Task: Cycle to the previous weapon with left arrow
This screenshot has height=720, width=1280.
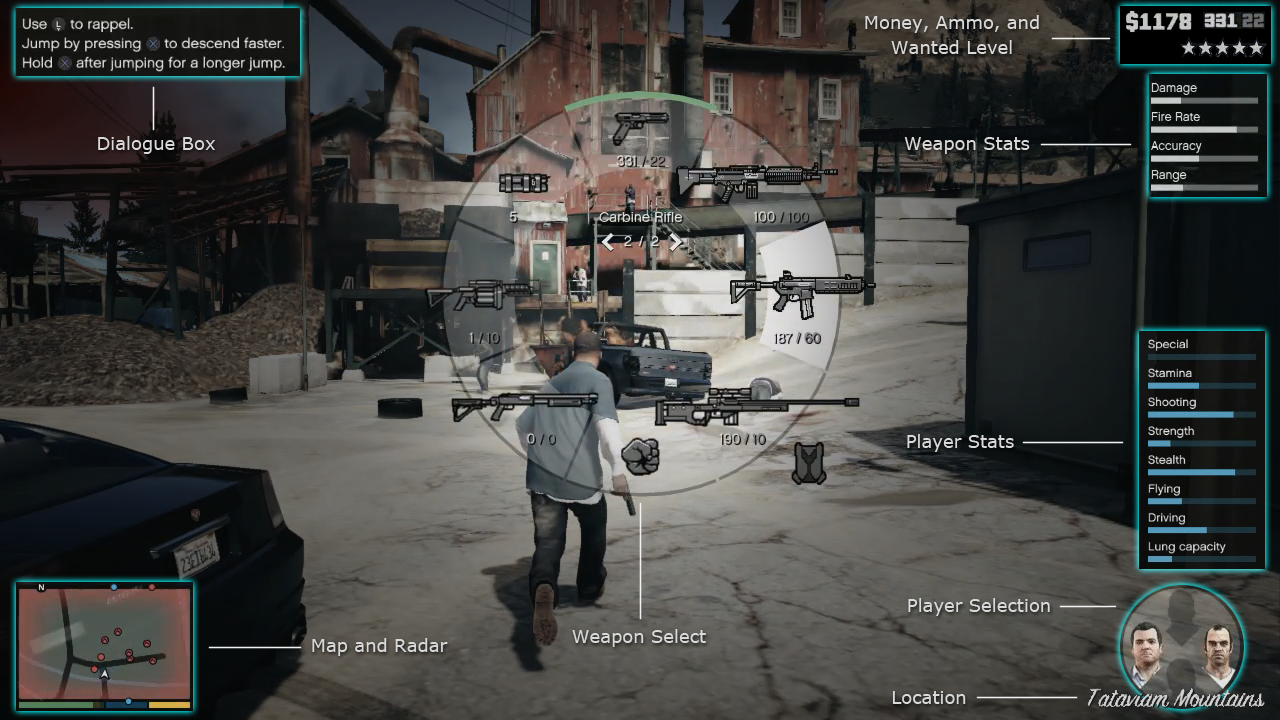Action: (607, 242)
